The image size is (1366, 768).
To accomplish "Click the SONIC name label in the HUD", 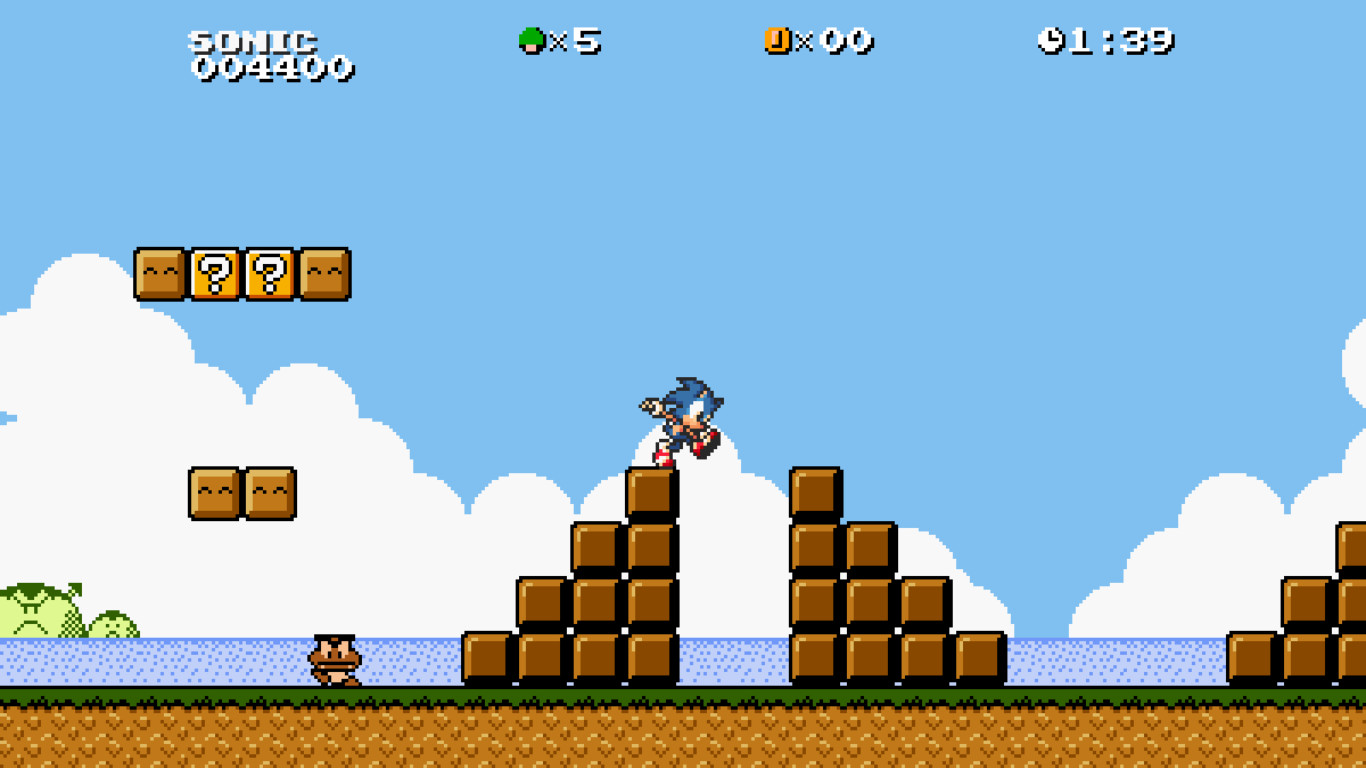I will tap(253, 40).
